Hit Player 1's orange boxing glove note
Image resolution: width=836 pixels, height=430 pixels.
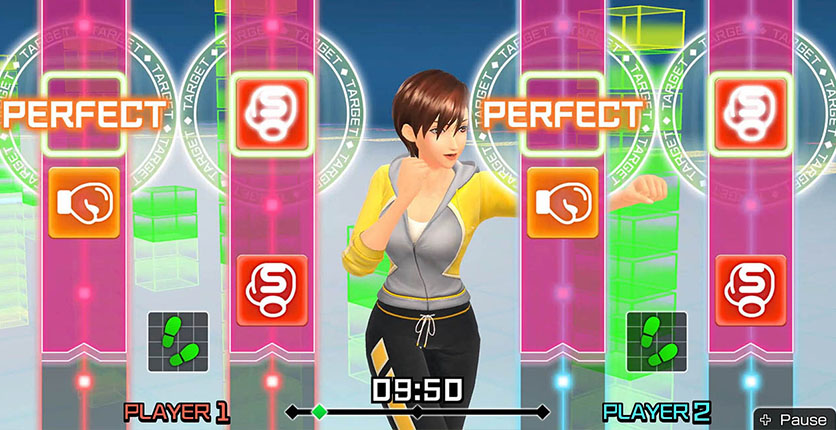(x=84, y=203)
